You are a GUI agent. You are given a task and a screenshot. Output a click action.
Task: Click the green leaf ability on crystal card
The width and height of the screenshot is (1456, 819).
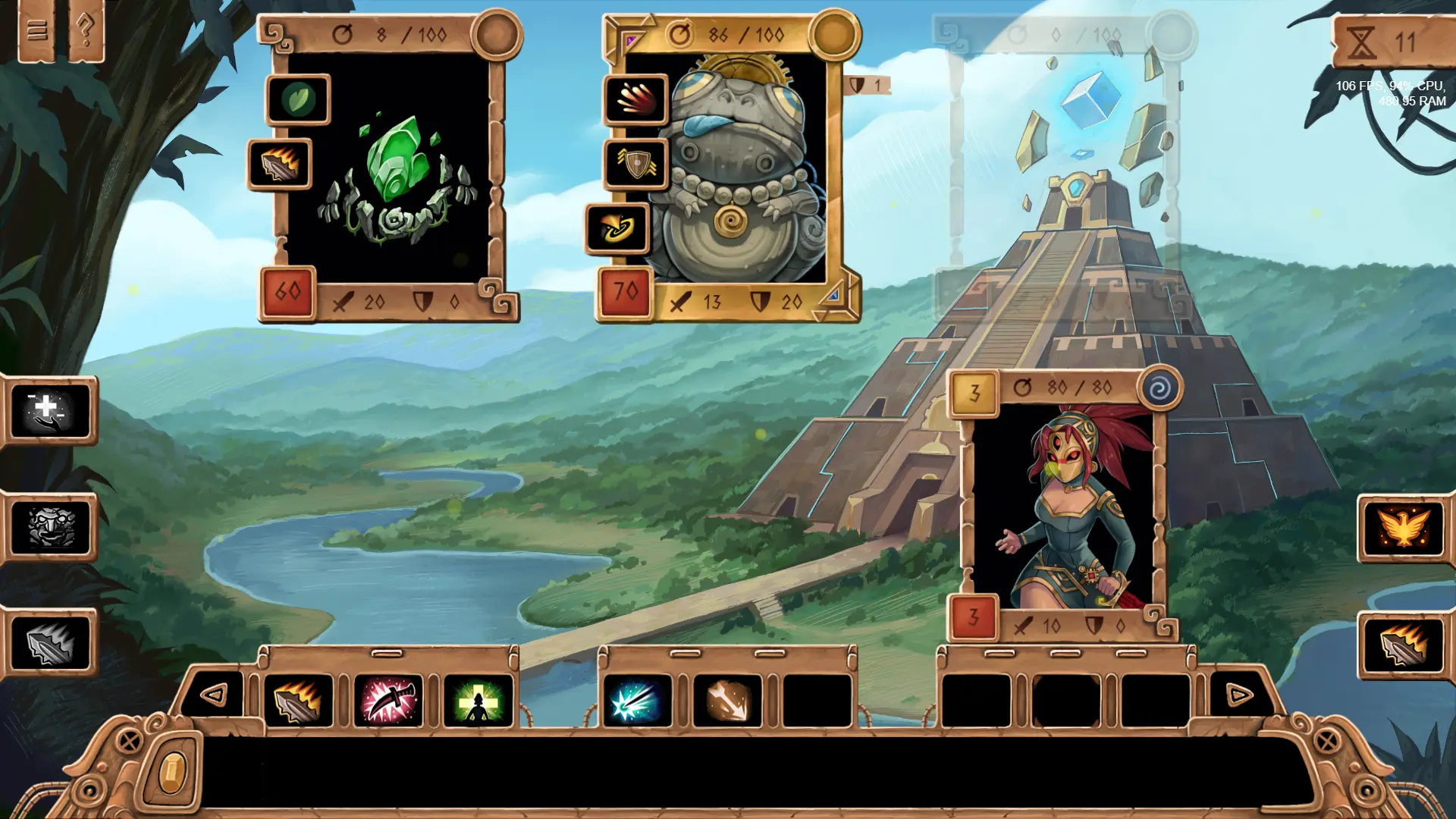(298, 99)
